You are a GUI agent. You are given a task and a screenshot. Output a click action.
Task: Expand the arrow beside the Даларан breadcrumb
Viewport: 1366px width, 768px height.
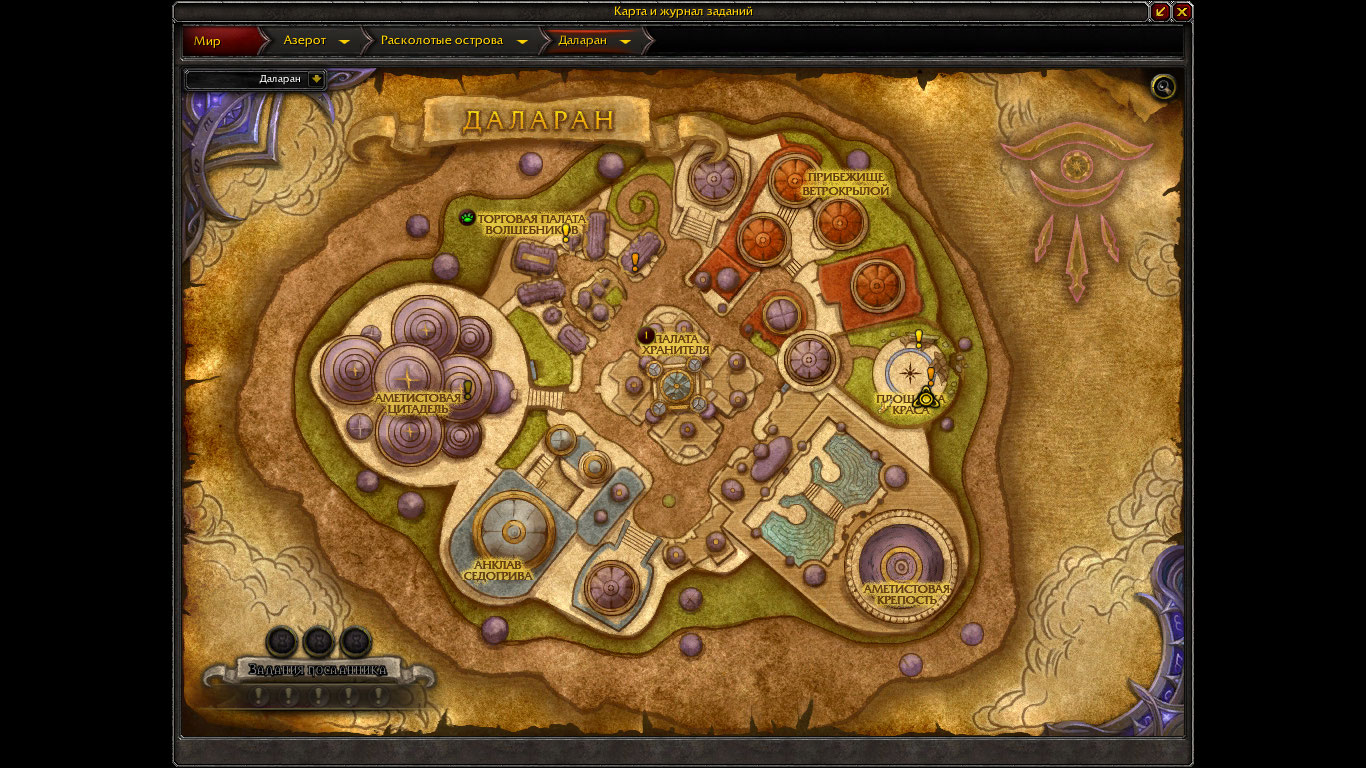click(x=625, y=42)
